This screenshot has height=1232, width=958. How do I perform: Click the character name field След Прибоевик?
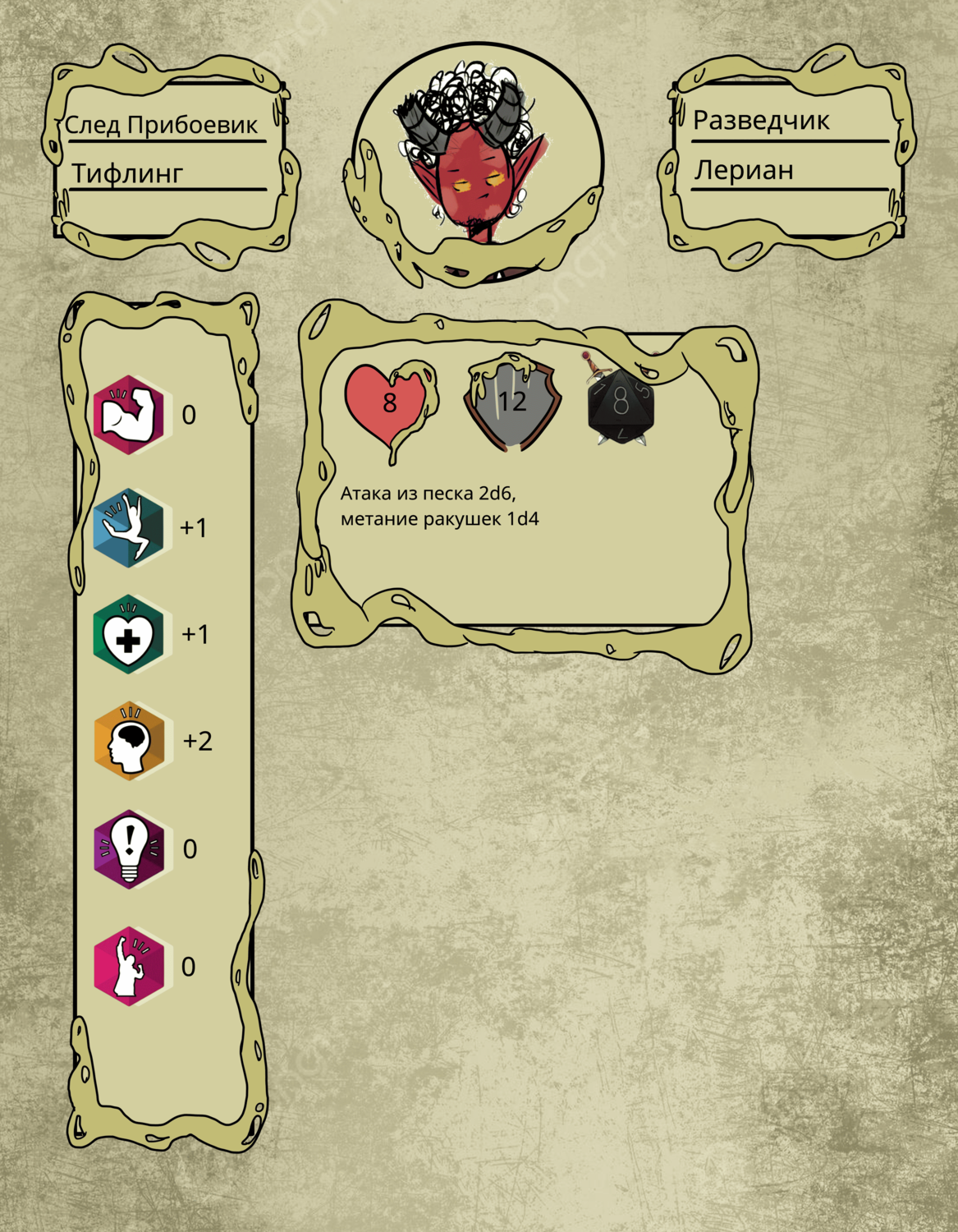tap(161, 125)
